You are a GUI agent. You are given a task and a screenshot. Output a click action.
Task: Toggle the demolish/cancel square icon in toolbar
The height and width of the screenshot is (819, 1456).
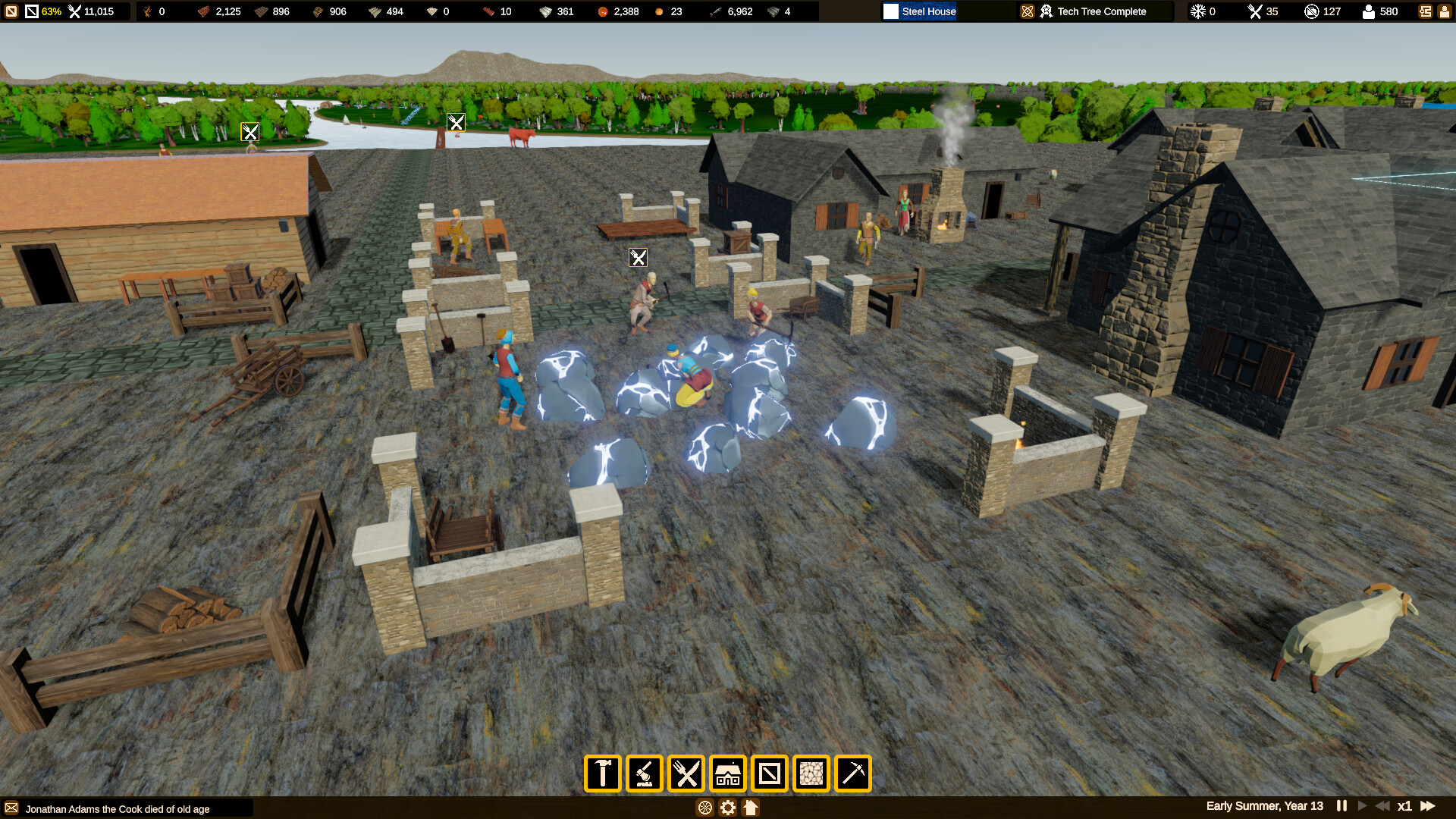pyautogui.click(x=770, y=773)
